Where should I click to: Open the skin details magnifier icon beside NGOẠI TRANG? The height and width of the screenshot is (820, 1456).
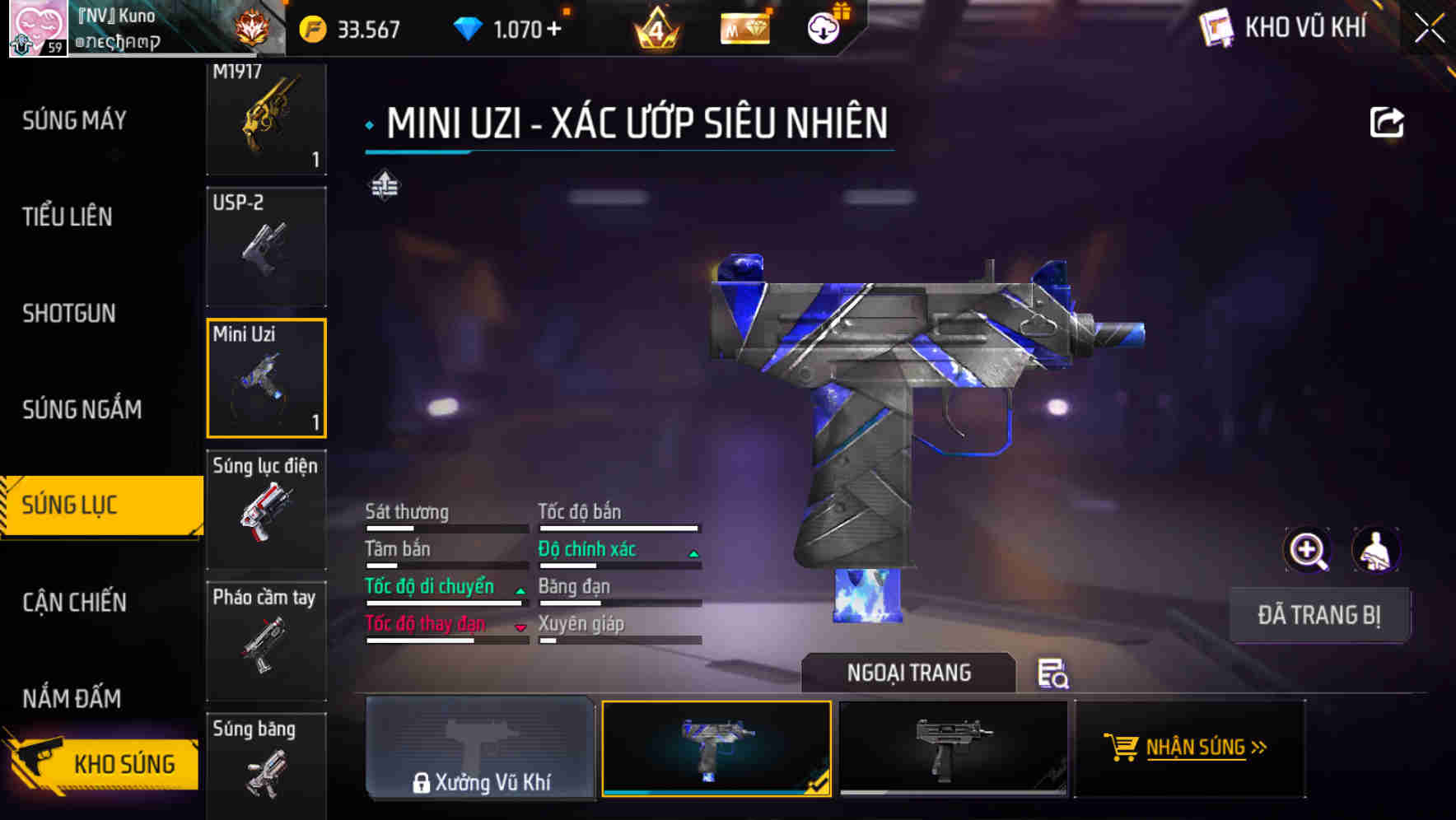(x=1054, y=675)
